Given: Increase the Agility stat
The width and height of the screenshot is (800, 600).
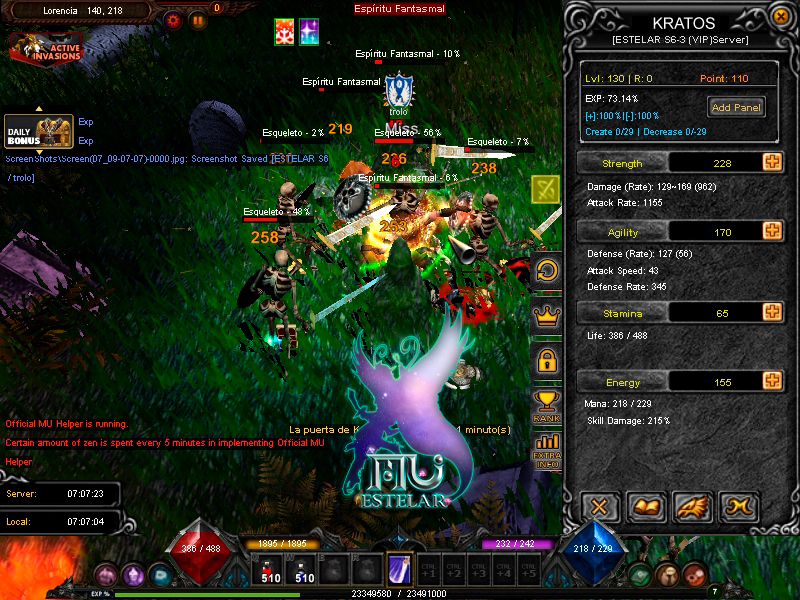Looking at the screenshot, I should [x=772, y=231].
